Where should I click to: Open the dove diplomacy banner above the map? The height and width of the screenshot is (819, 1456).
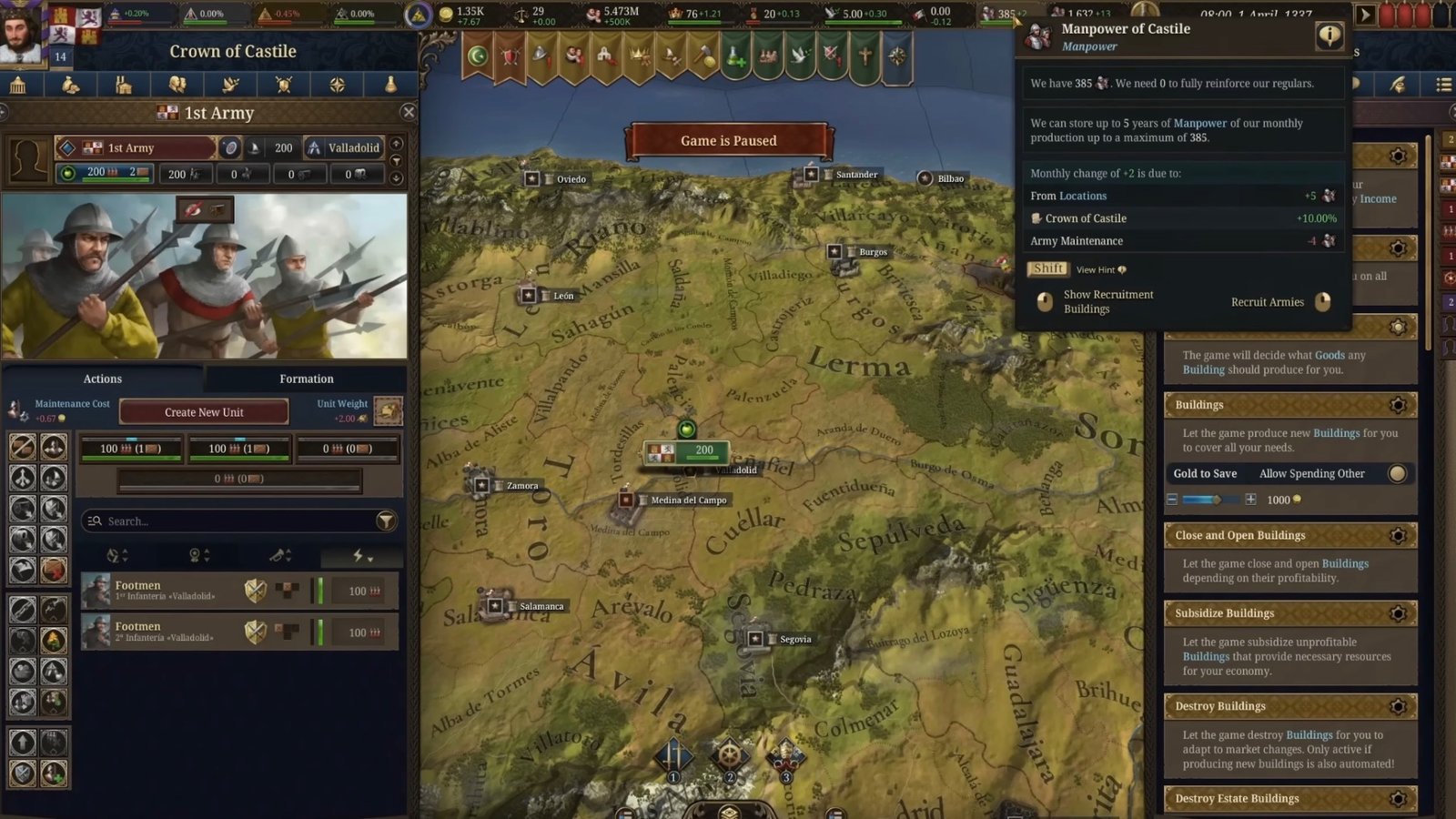[x=799, y=56]
